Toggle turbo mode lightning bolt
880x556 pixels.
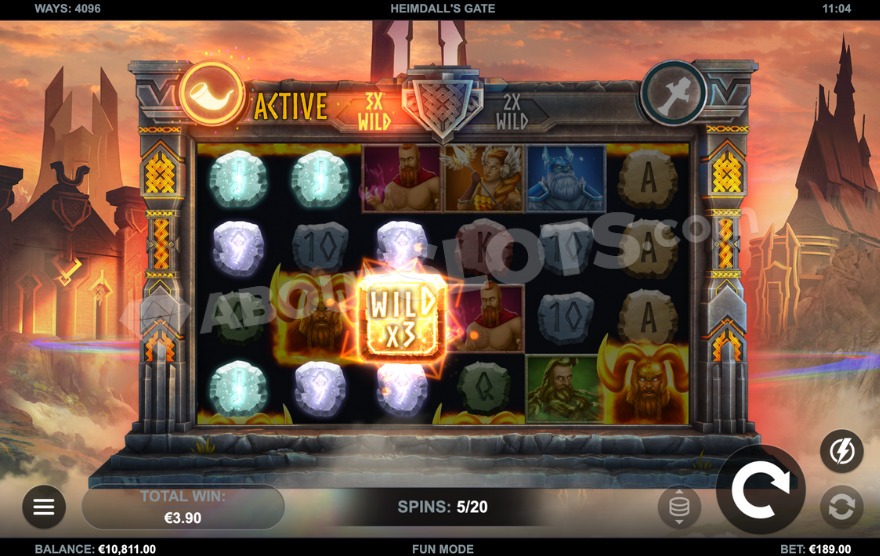pyautogui.click(x=841, y=451)
